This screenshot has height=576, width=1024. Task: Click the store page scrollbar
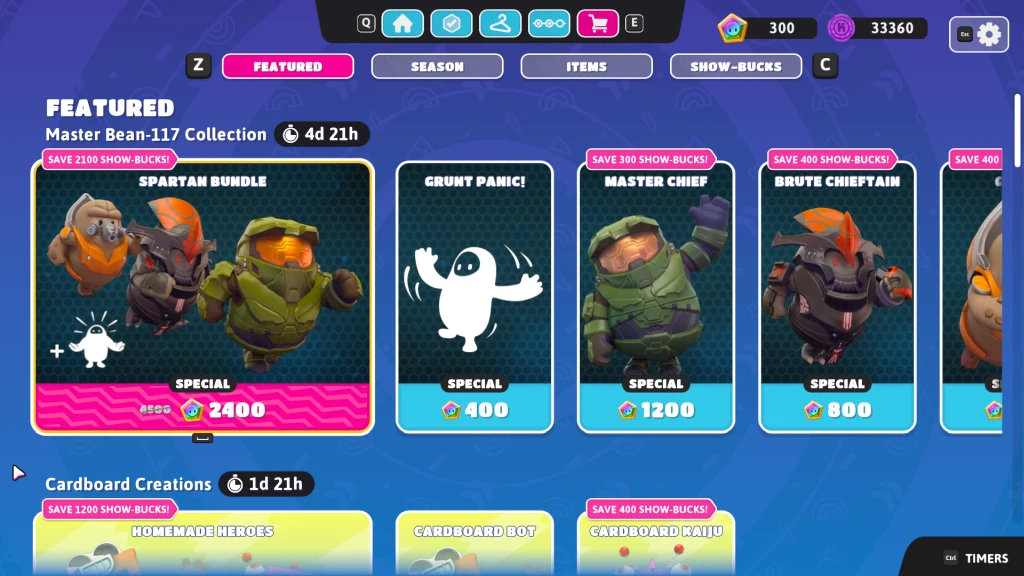[x=1018, y=130]
